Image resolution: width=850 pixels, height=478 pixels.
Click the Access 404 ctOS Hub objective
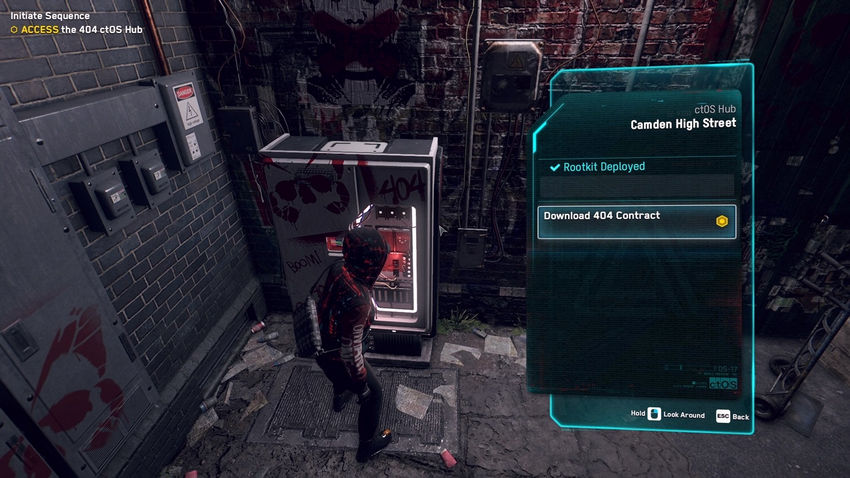[x=78, y=30]
